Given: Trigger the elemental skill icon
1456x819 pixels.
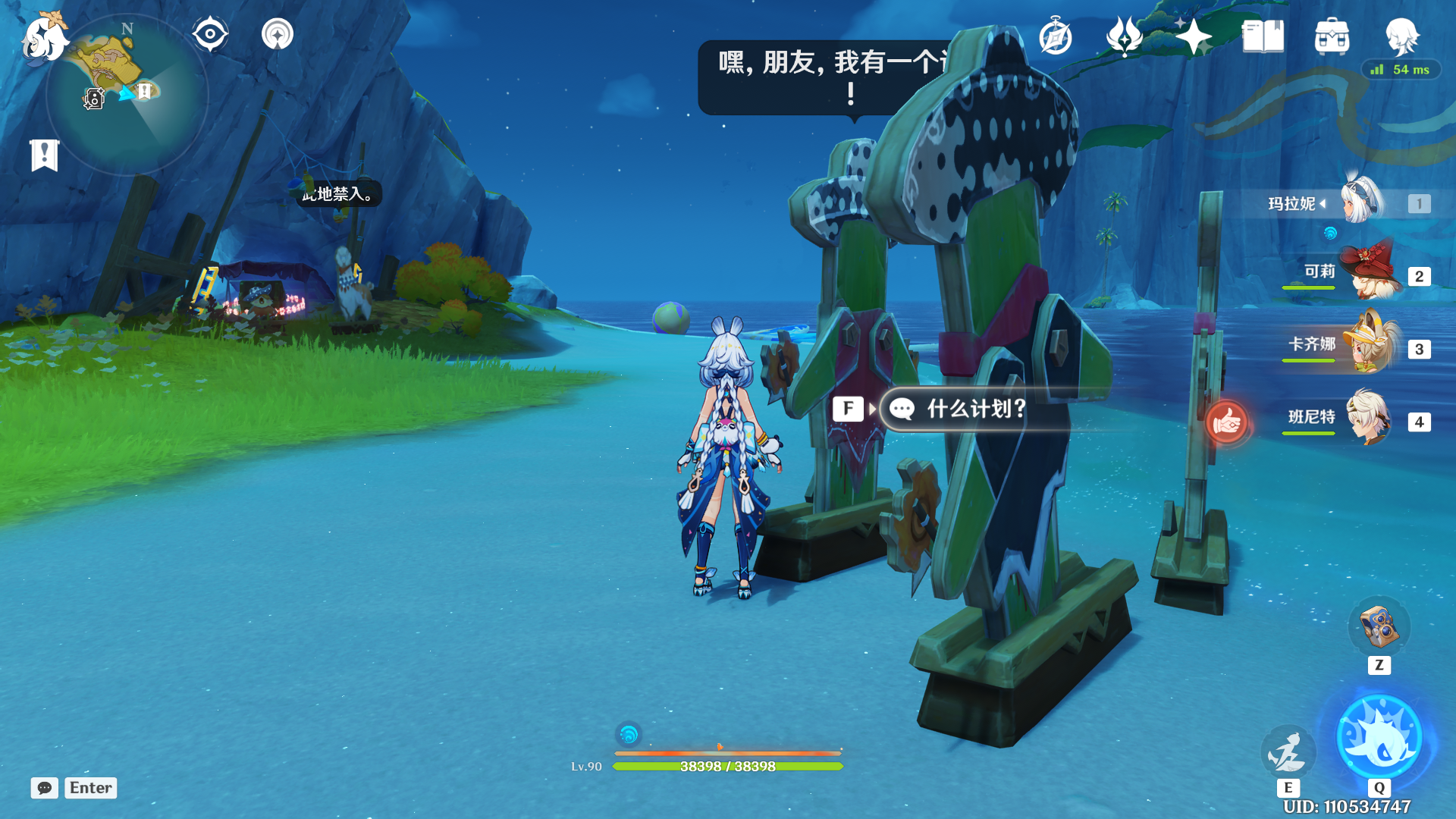Looking at the screenshot, I should coord(1288,752).
